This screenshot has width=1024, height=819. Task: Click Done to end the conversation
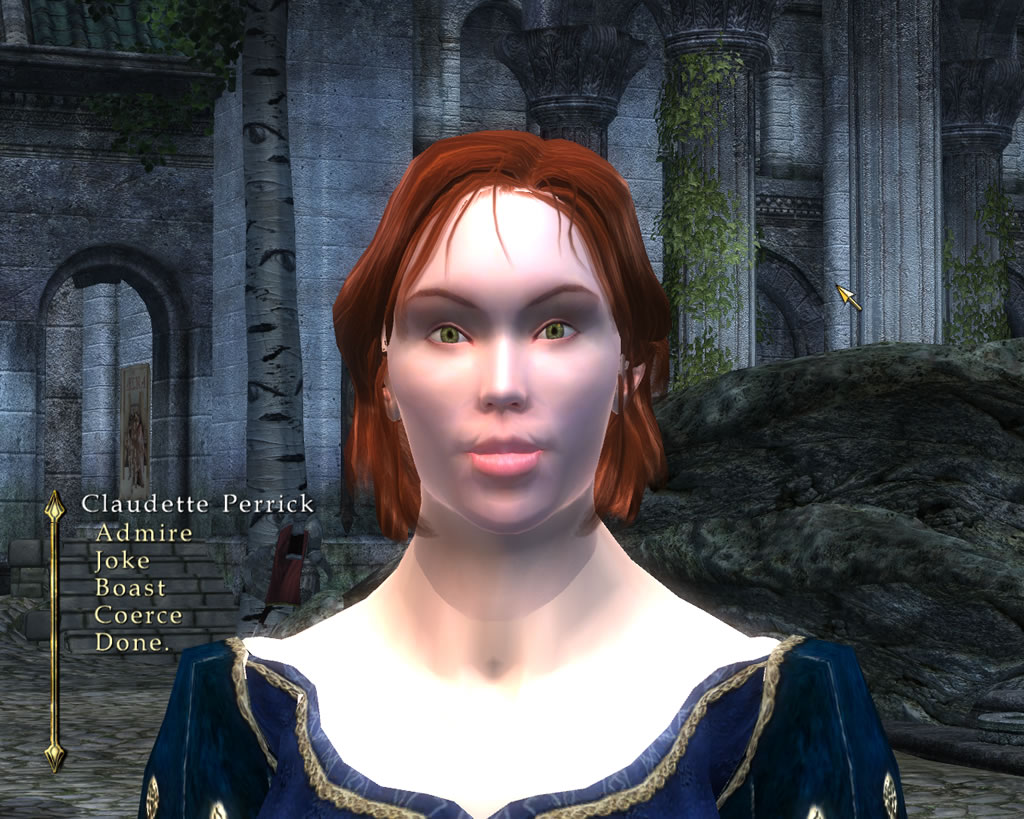[131, 643]
